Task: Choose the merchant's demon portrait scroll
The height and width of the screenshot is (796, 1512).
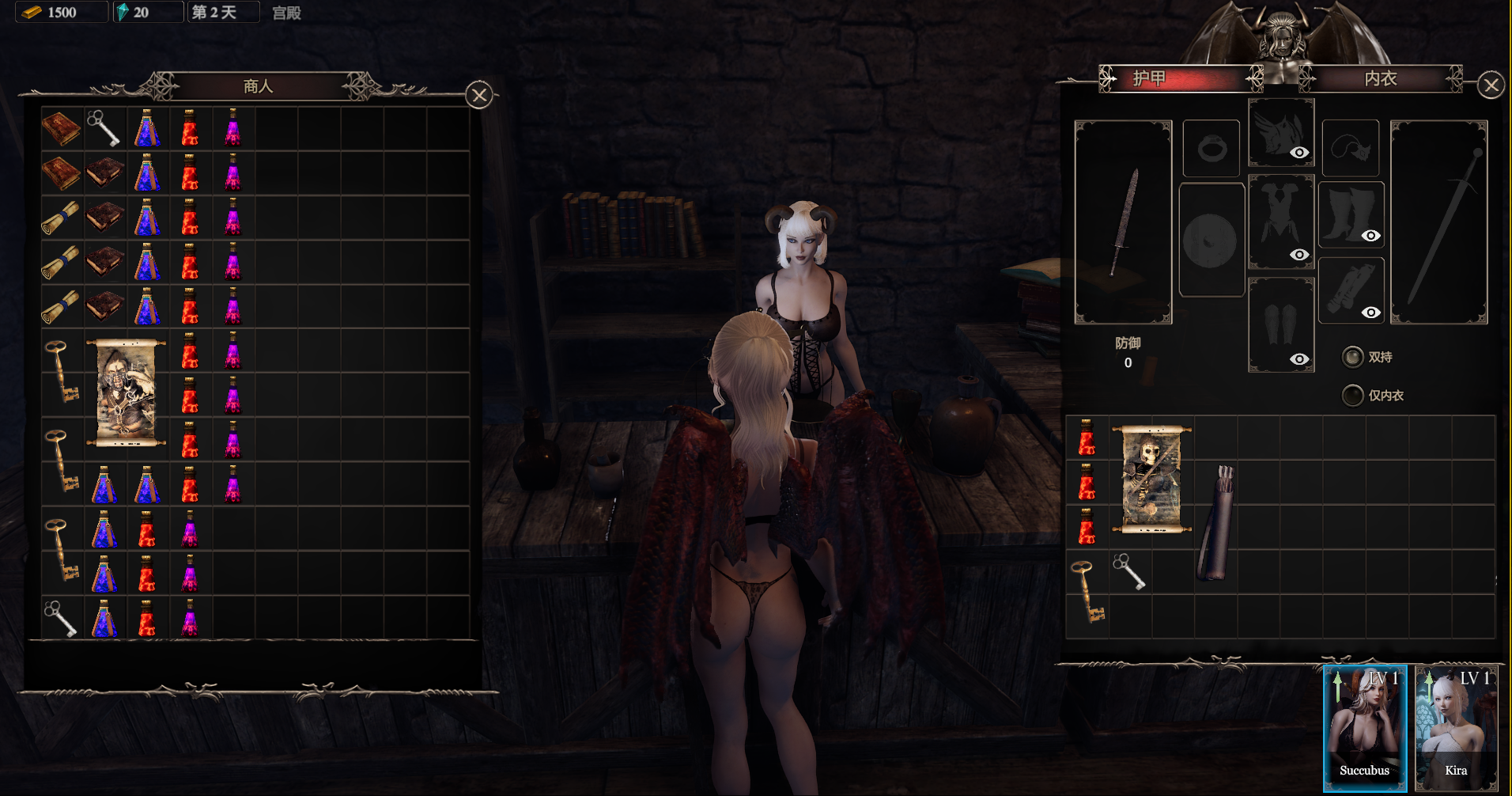Action: tap(126, 393)
